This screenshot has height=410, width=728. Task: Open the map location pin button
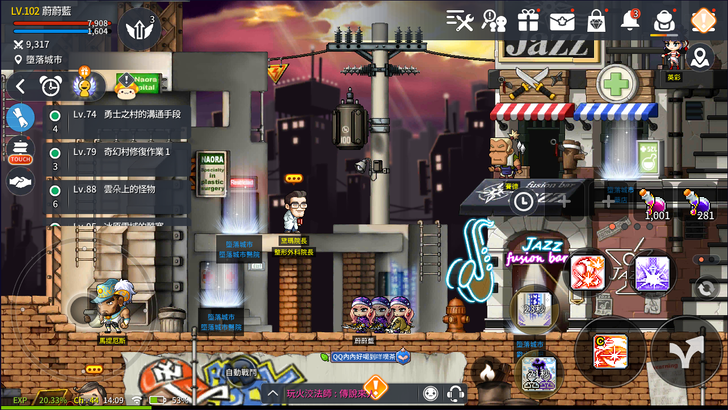point(18,60)
